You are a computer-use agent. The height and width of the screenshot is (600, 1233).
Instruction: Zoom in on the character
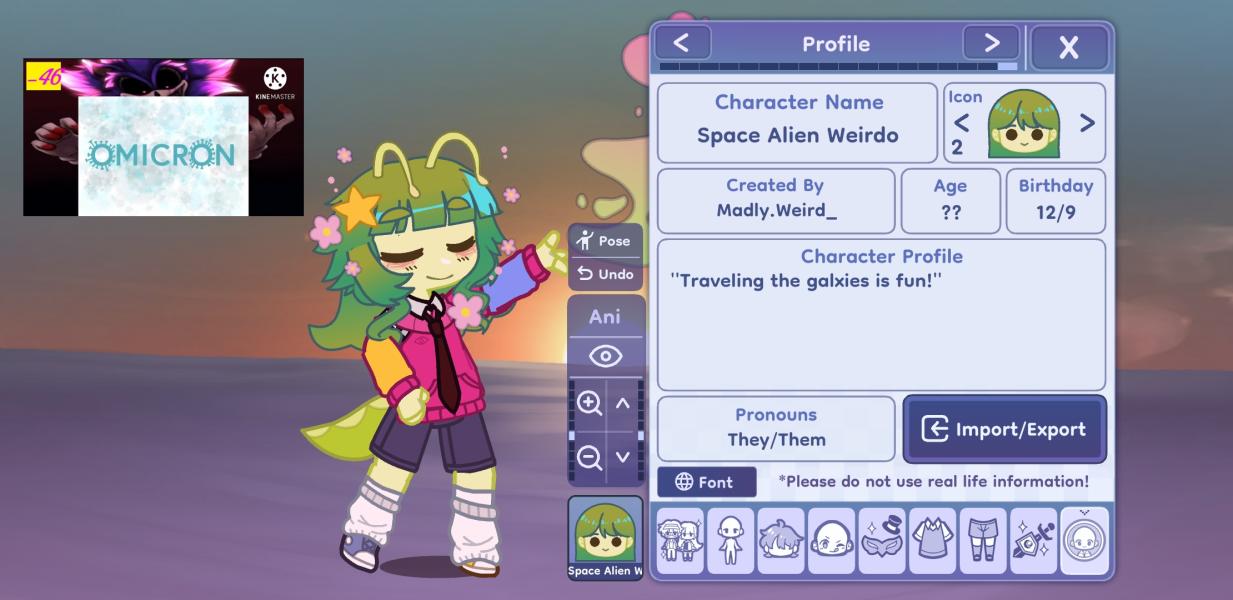pyautogui.click(x=590, y=403)
